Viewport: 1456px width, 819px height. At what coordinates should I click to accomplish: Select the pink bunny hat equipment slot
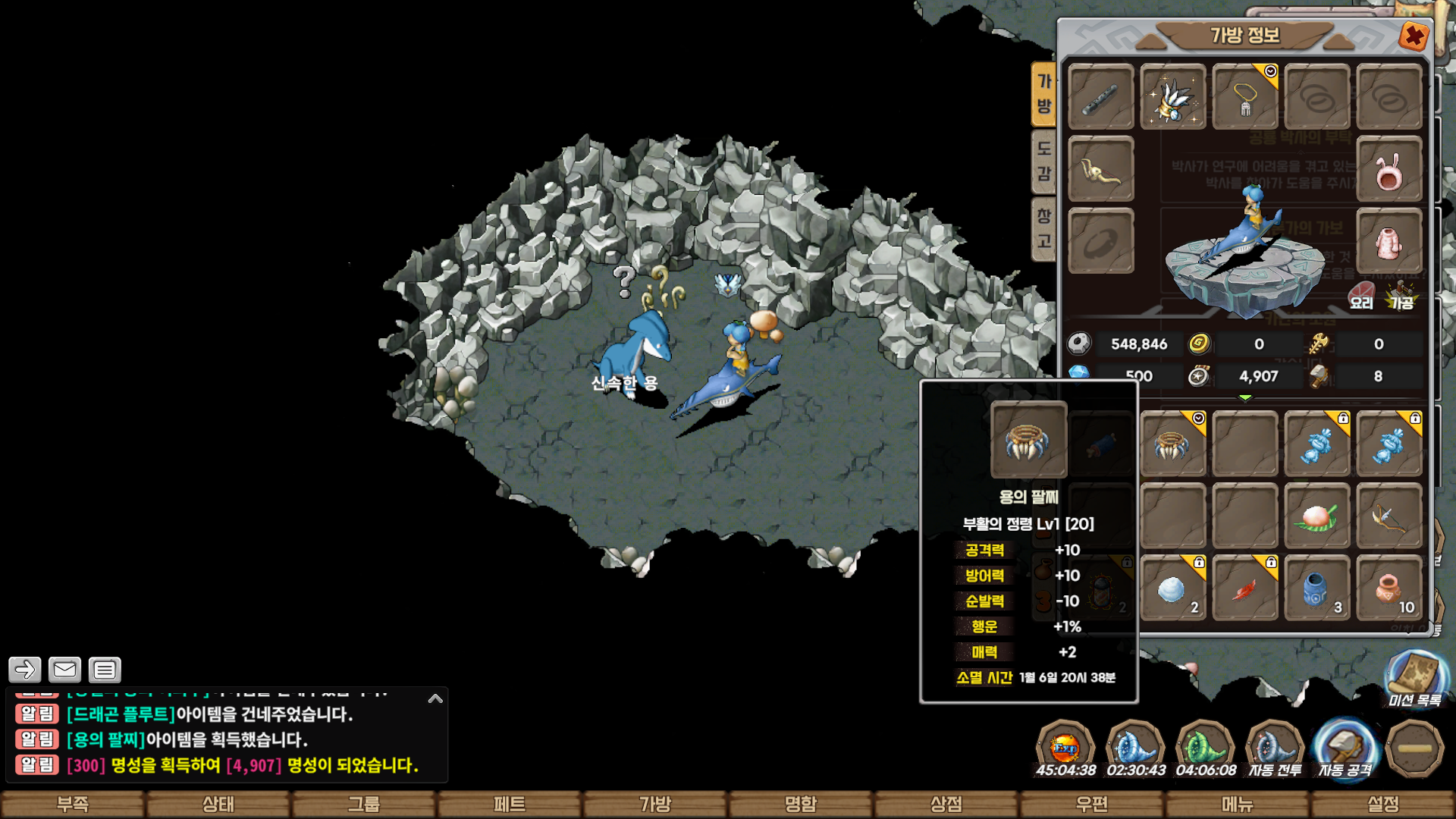(1389, 170)
